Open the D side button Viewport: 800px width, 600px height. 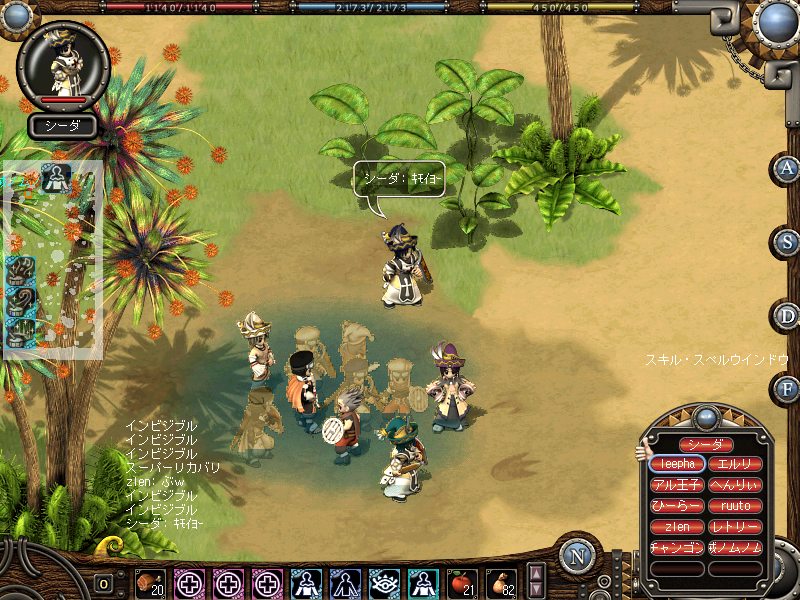point(787,316)
